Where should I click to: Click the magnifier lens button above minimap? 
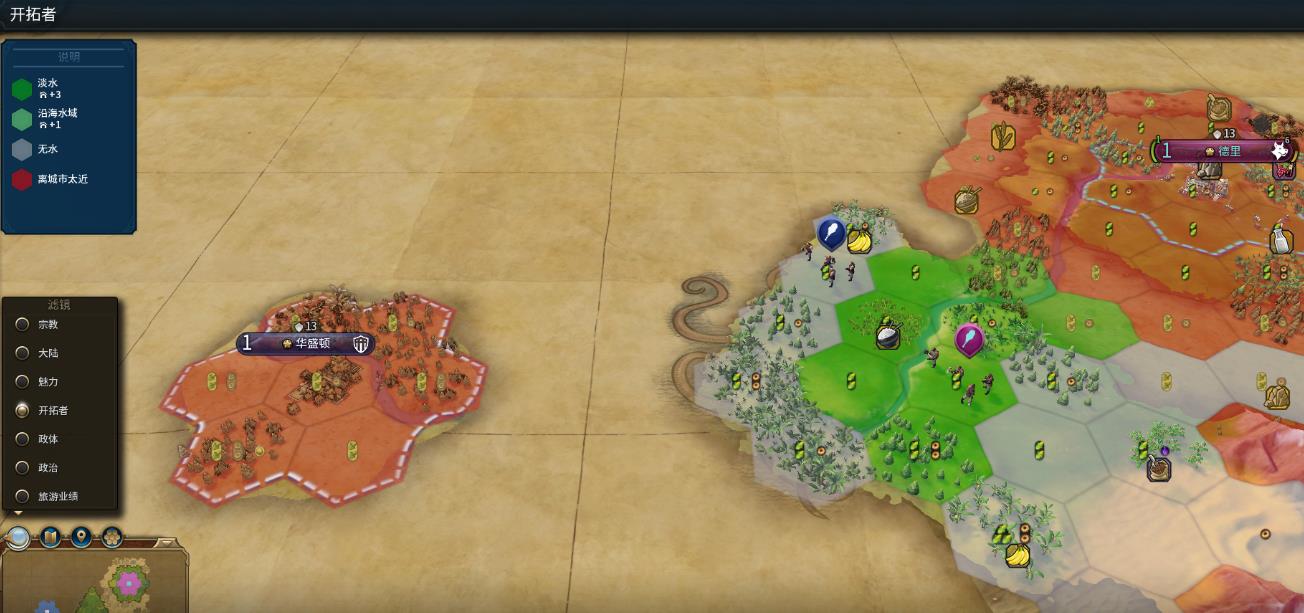[x=18, y=538]
